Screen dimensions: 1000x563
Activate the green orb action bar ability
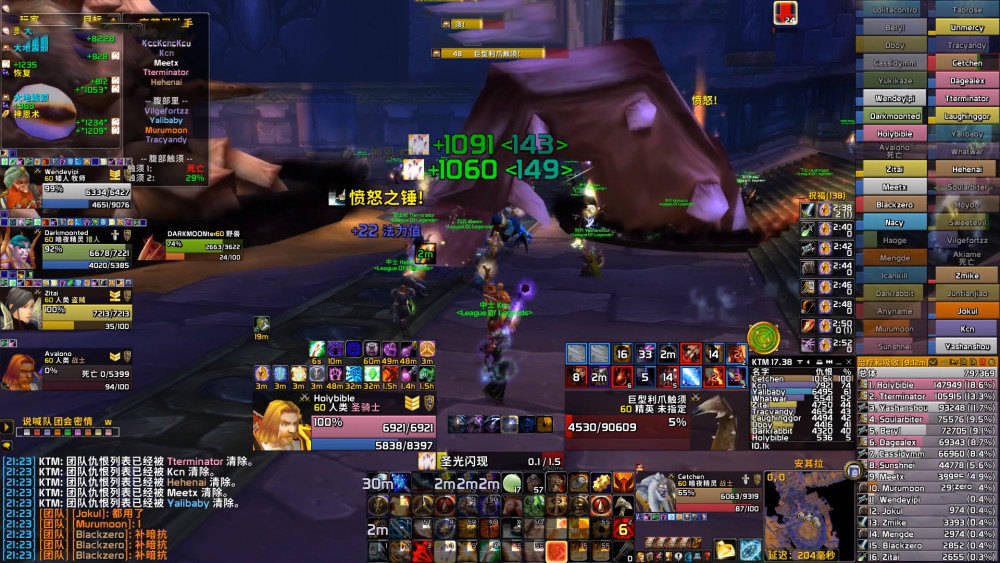click(511, 483)
